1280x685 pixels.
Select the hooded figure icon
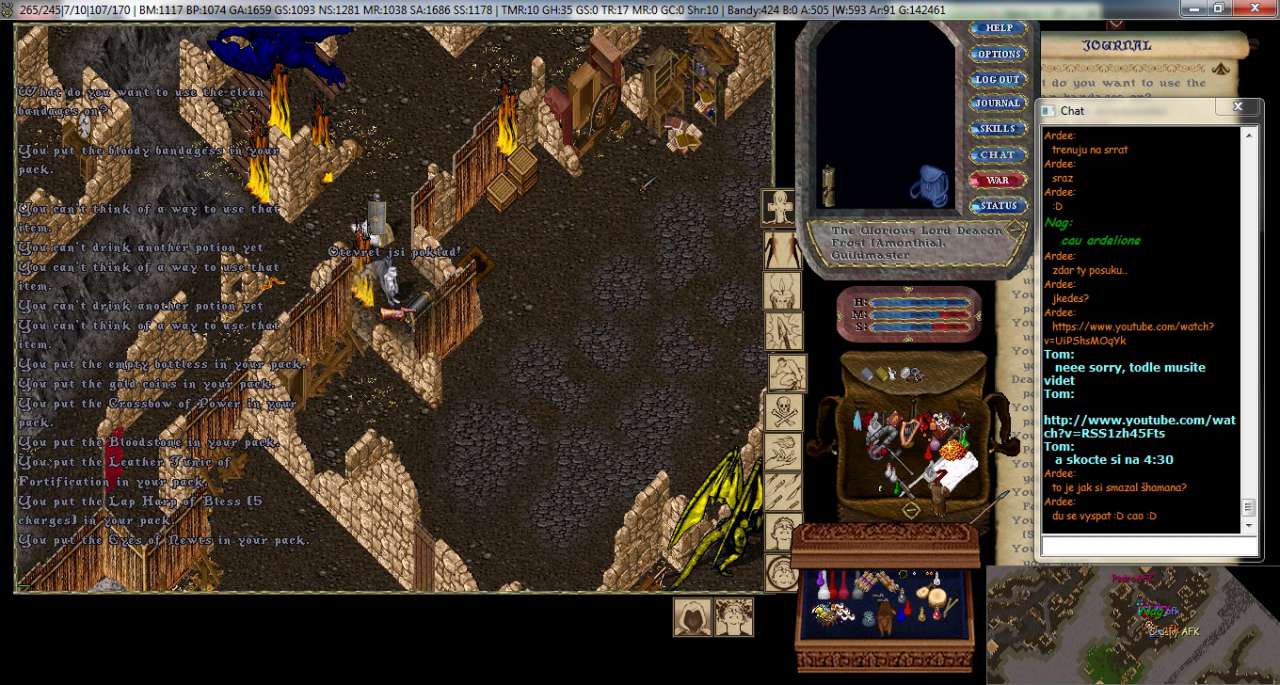(692, 617)
